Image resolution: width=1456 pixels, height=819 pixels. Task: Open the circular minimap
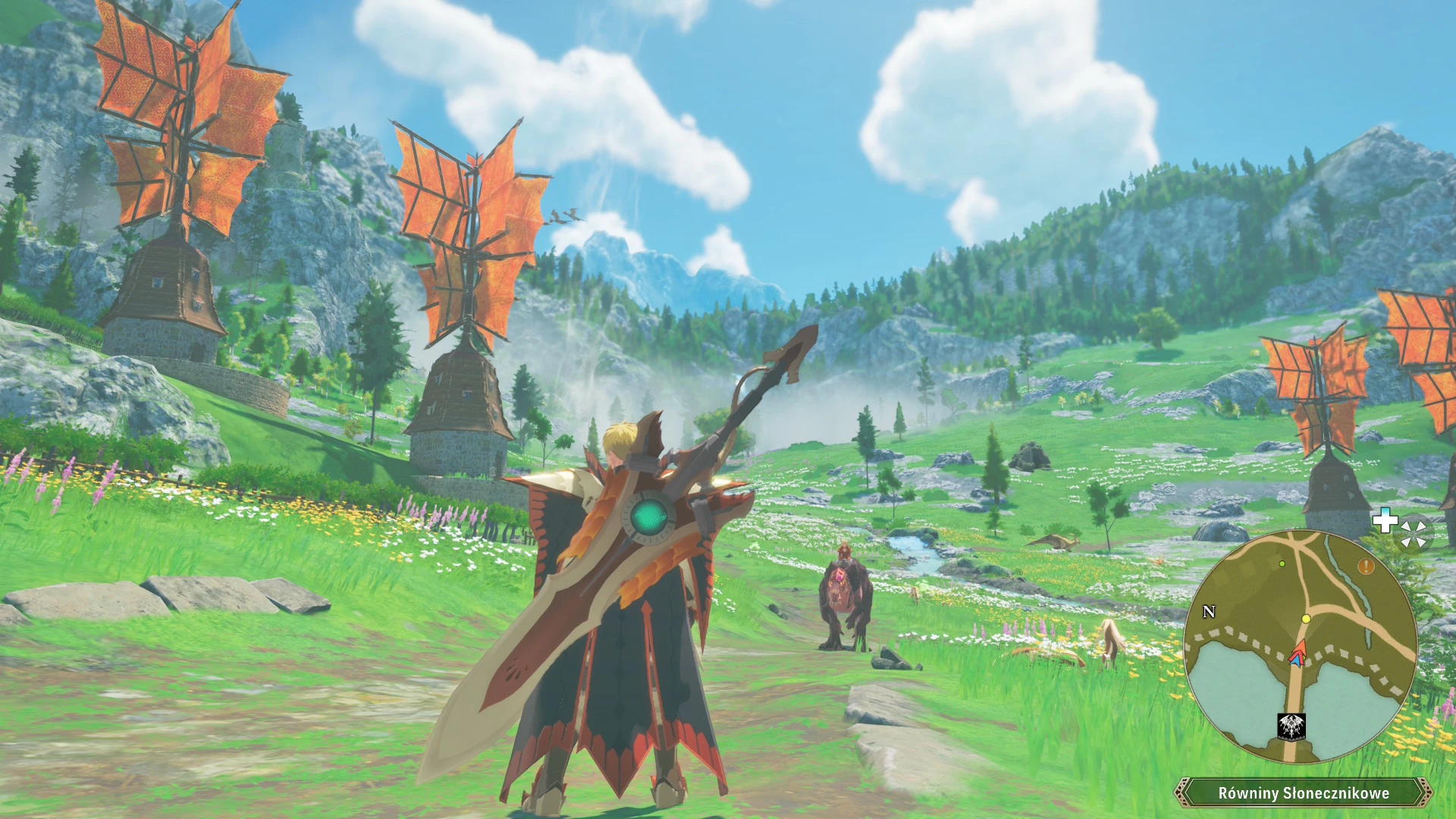click(x=1300, y=646)
